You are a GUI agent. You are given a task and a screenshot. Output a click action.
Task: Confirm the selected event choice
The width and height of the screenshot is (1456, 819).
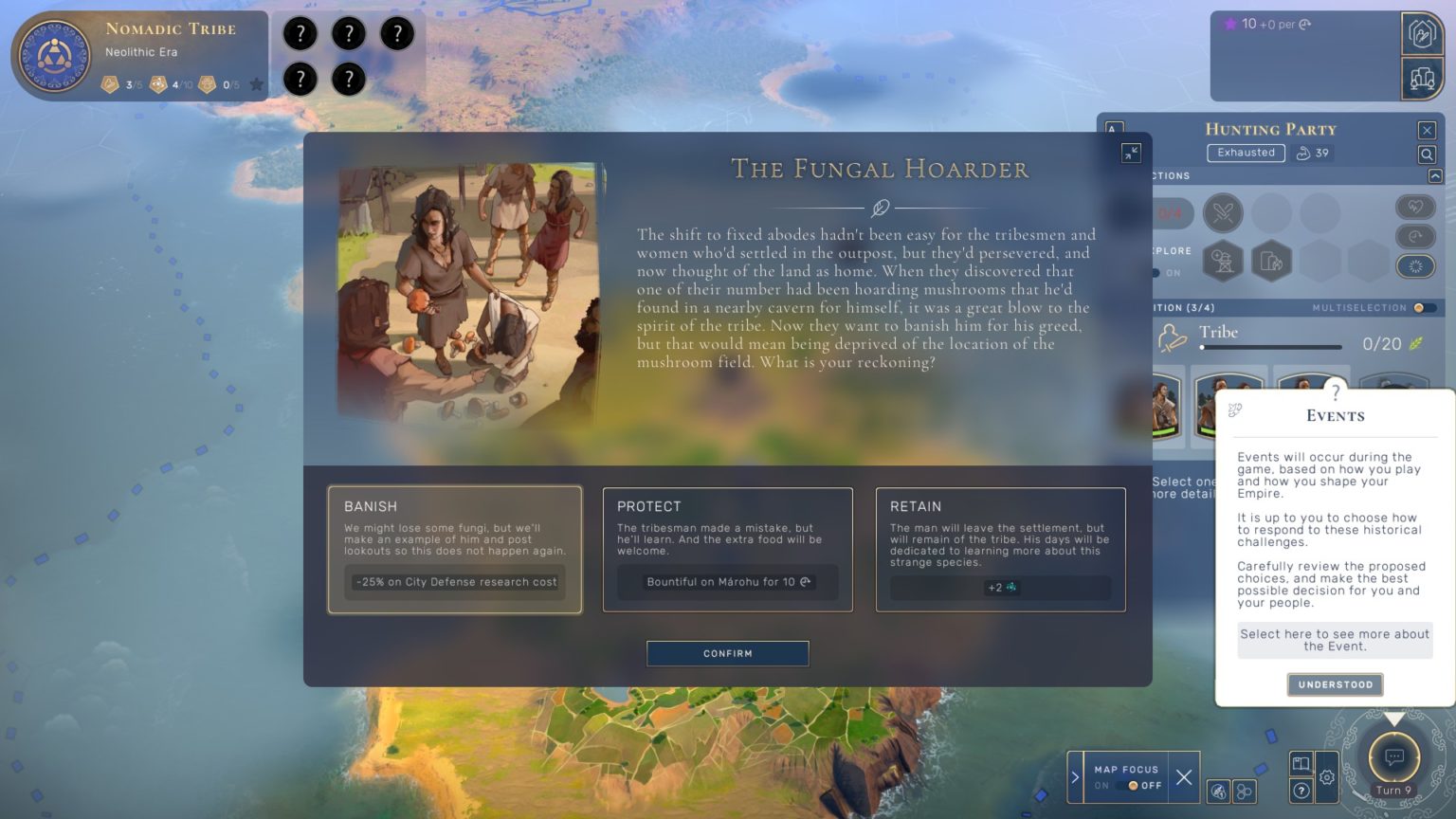(x=727, y=653)
